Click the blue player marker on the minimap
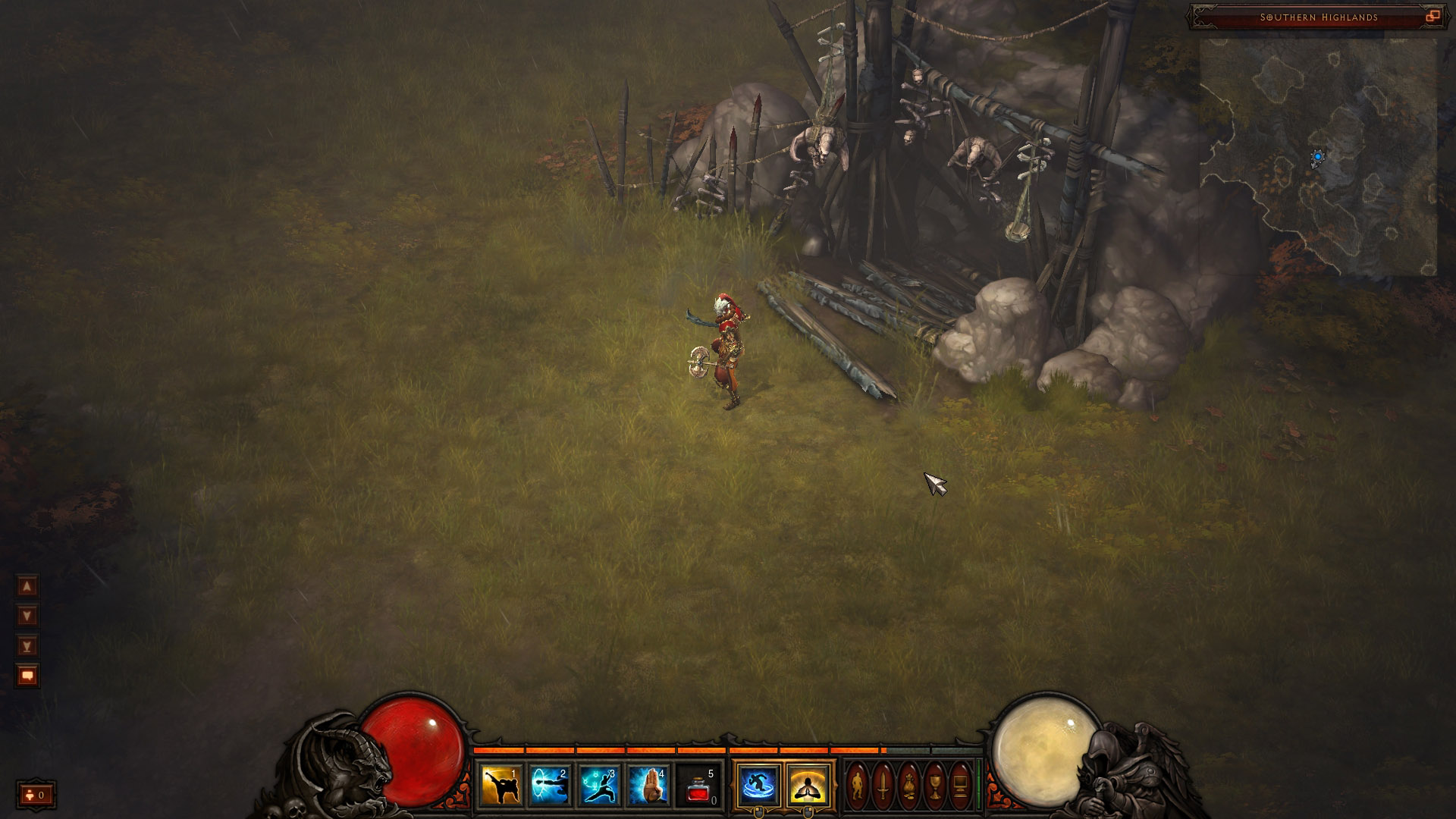The image size is (1456, 819). pos(1318,157)
